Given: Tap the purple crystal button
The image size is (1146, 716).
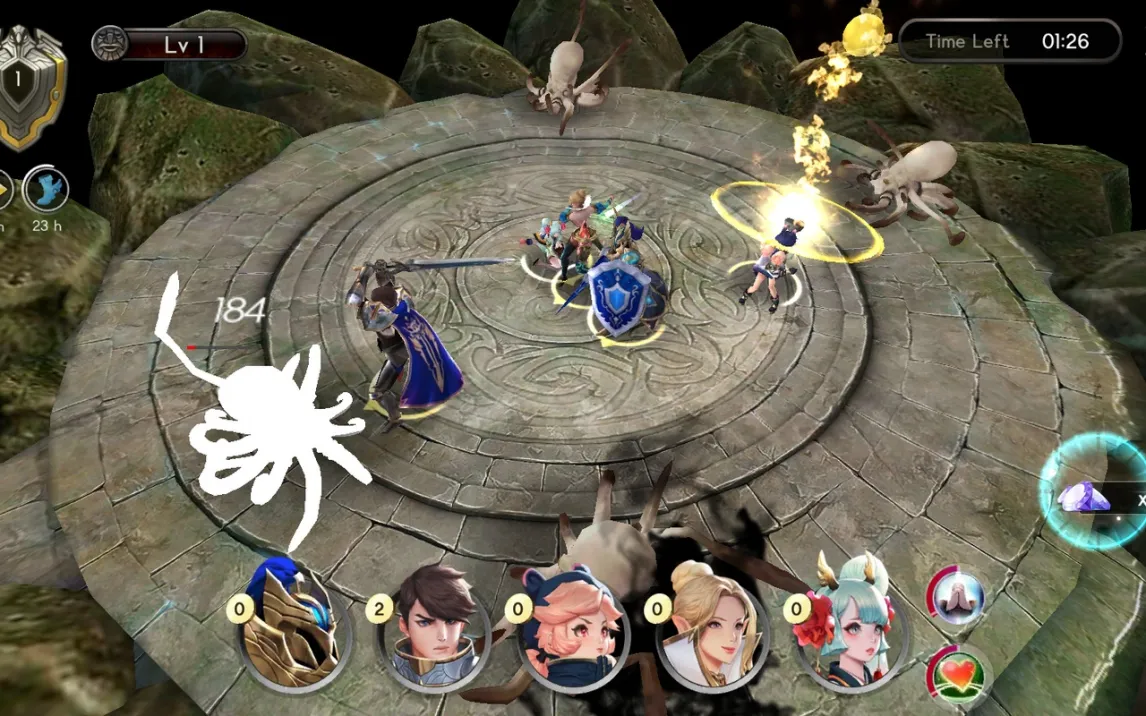Looking at the screenshot, I should (x=1086, y=495).
